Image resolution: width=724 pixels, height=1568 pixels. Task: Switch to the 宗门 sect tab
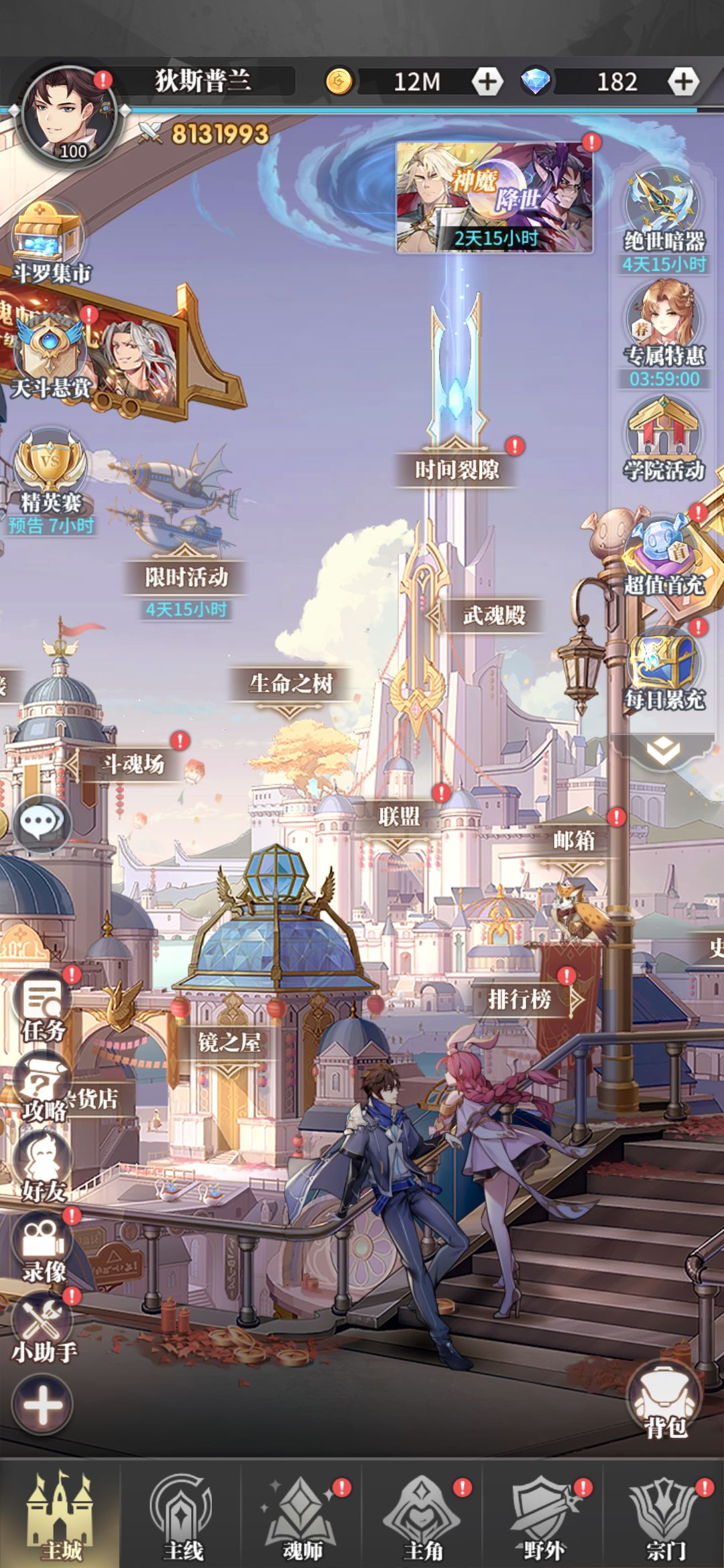click(x=664, y=1519)
